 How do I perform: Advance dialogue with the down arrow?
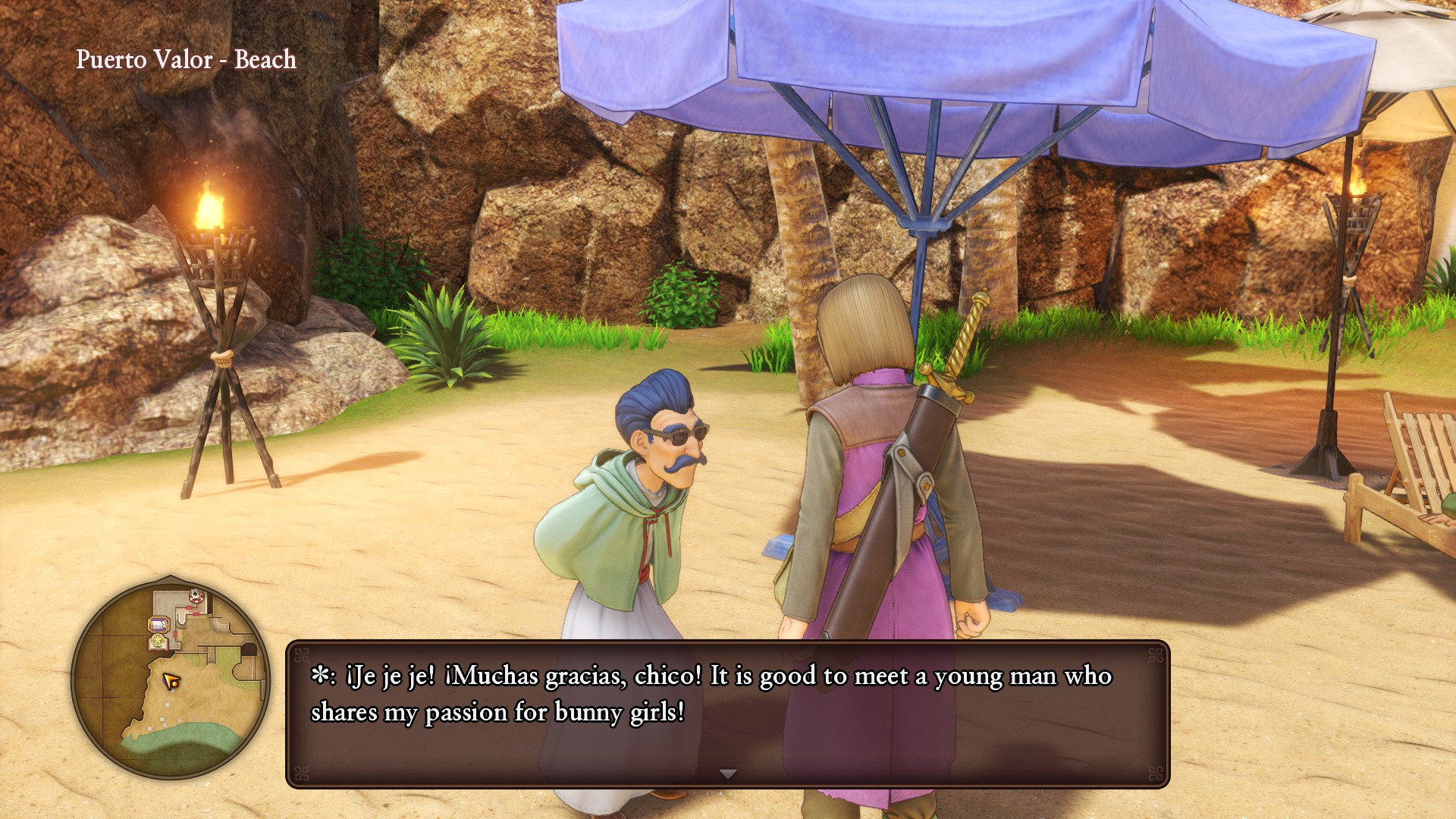point(728,773)
